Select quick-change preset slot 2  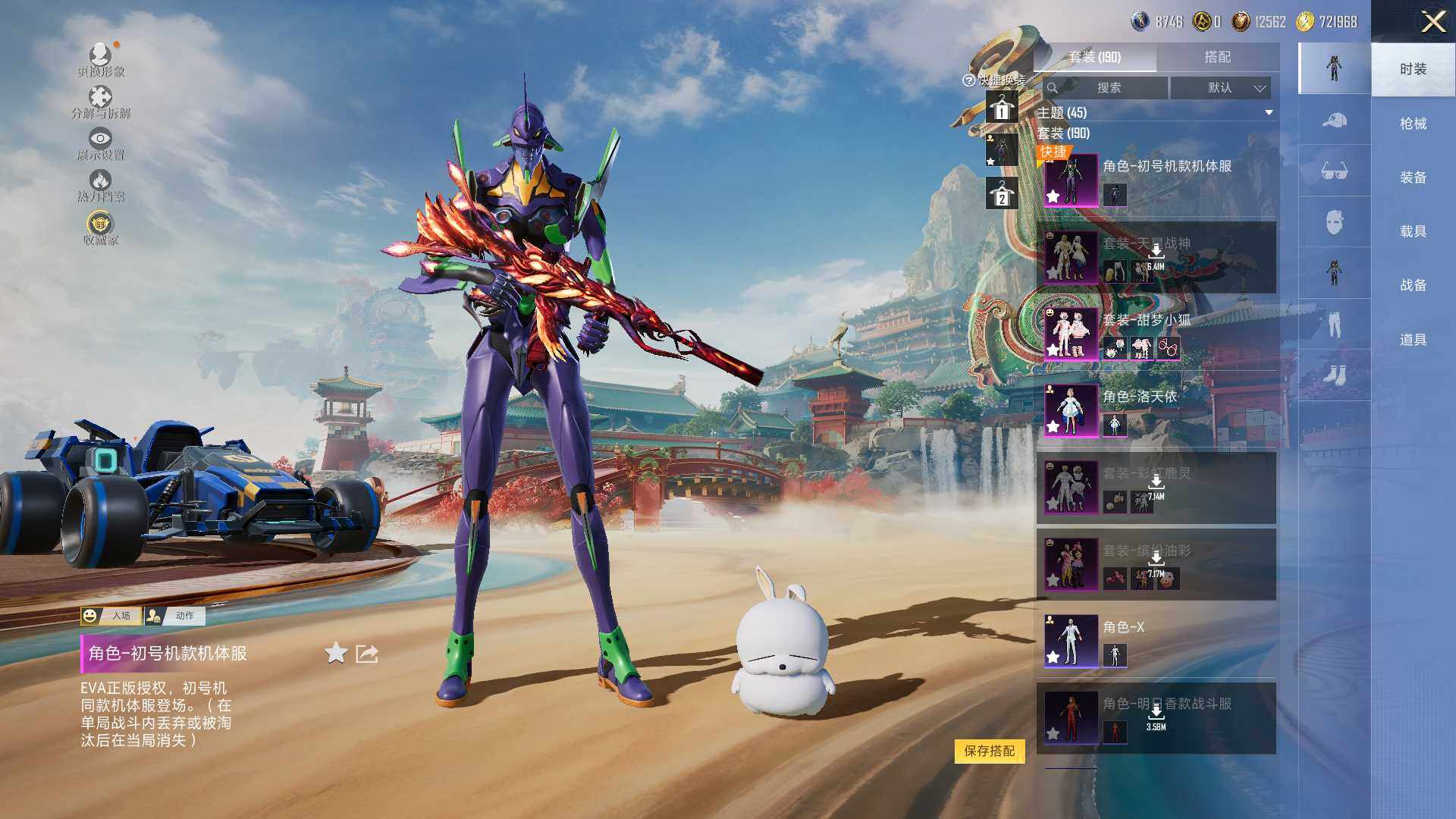pos(1001,194)
